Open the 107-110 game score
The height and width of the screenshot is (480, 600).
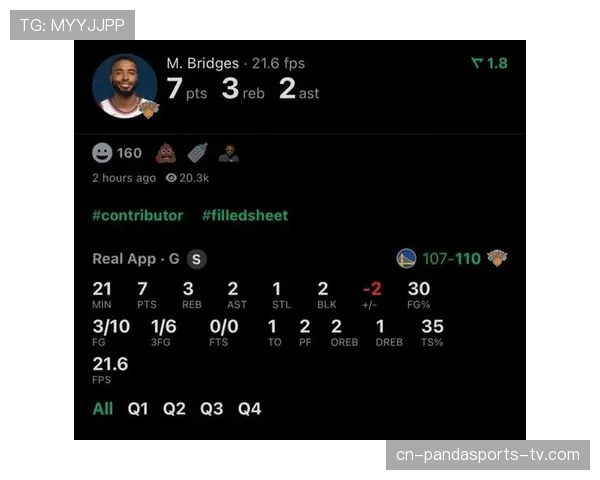pos(451,259)
